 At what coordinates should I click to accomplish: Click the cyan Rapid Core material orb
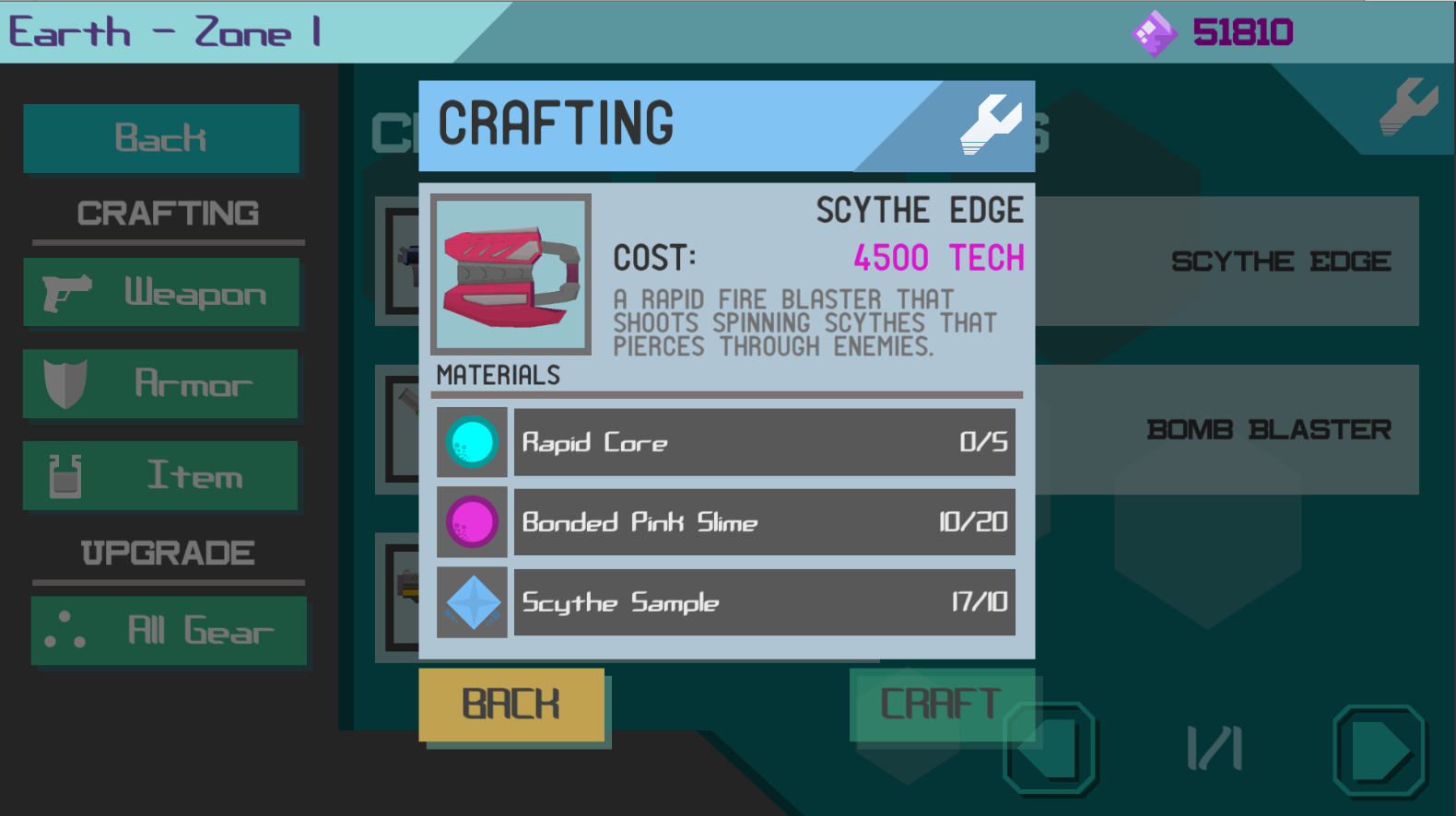click(471, 443)
